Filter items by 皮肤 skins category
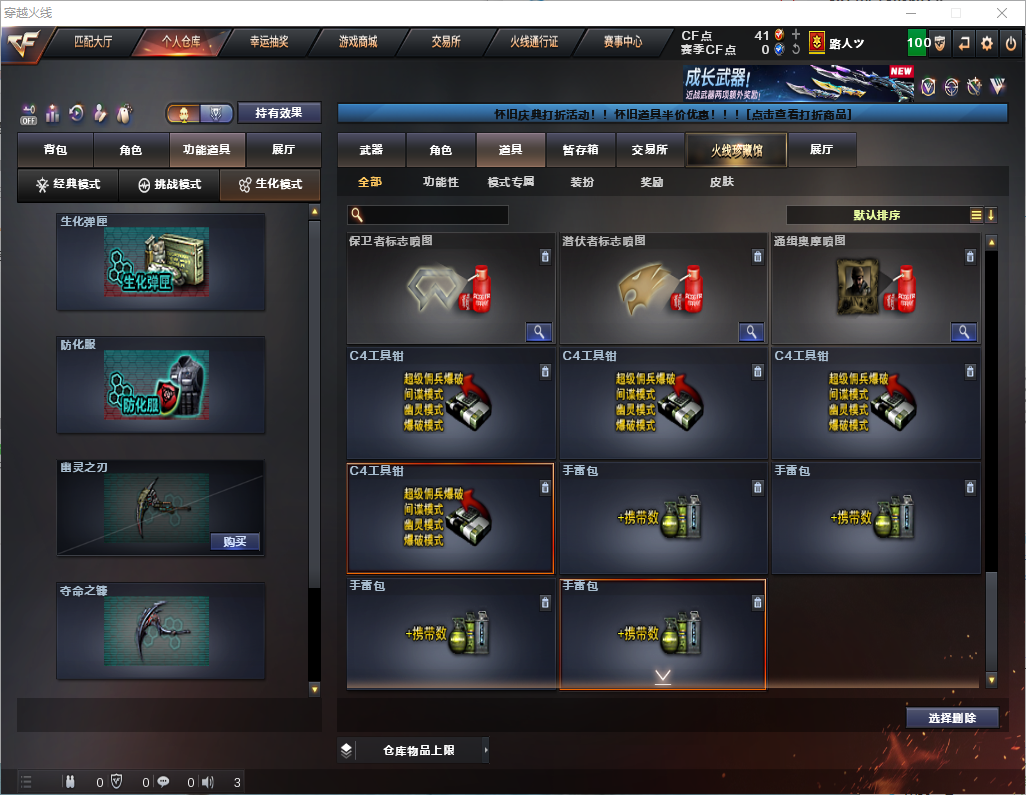The width and height of the screenshot is (1026, 795). coord(721,183)
